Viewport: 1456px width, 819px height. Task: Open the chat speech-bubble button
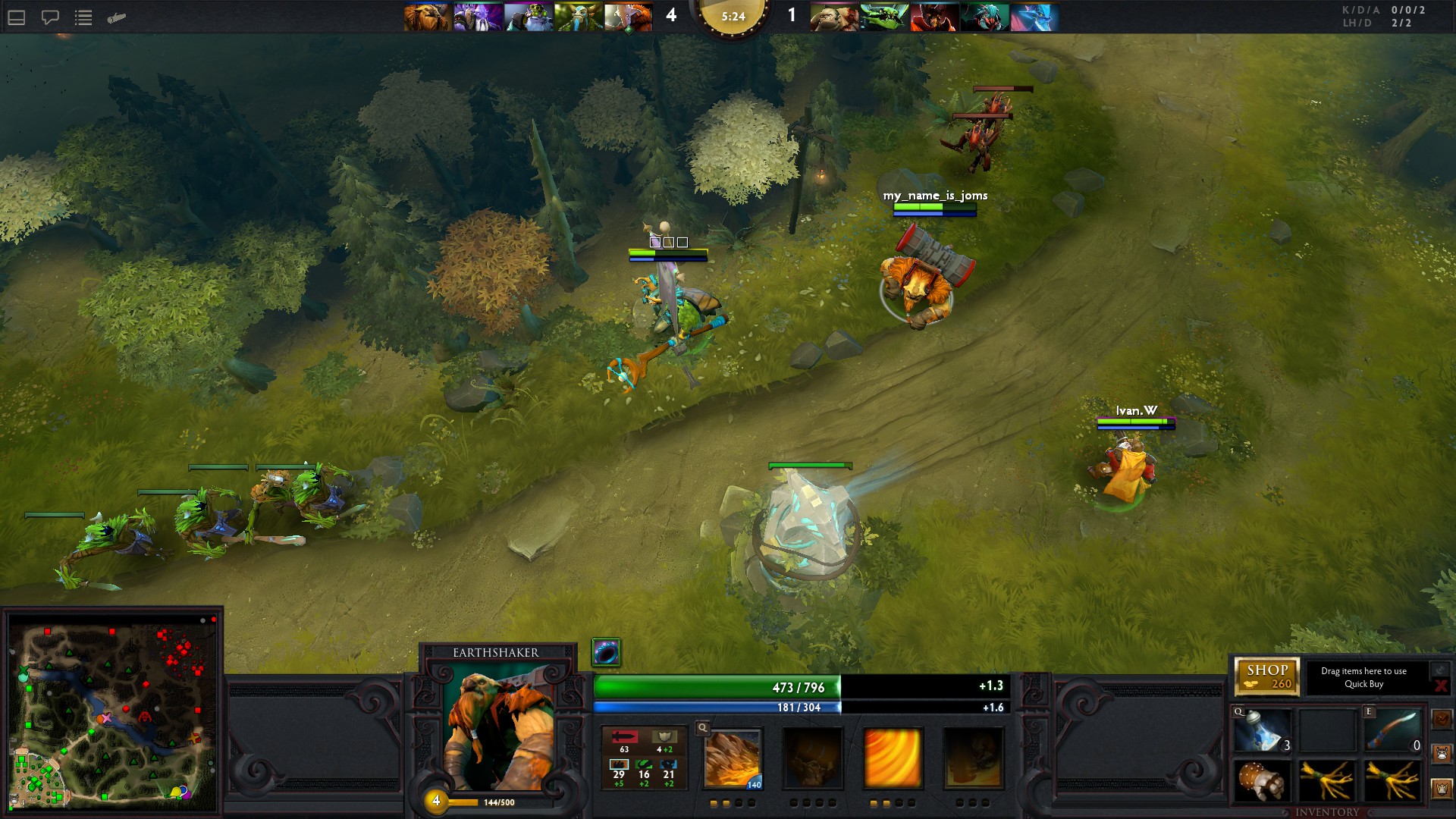50,17
